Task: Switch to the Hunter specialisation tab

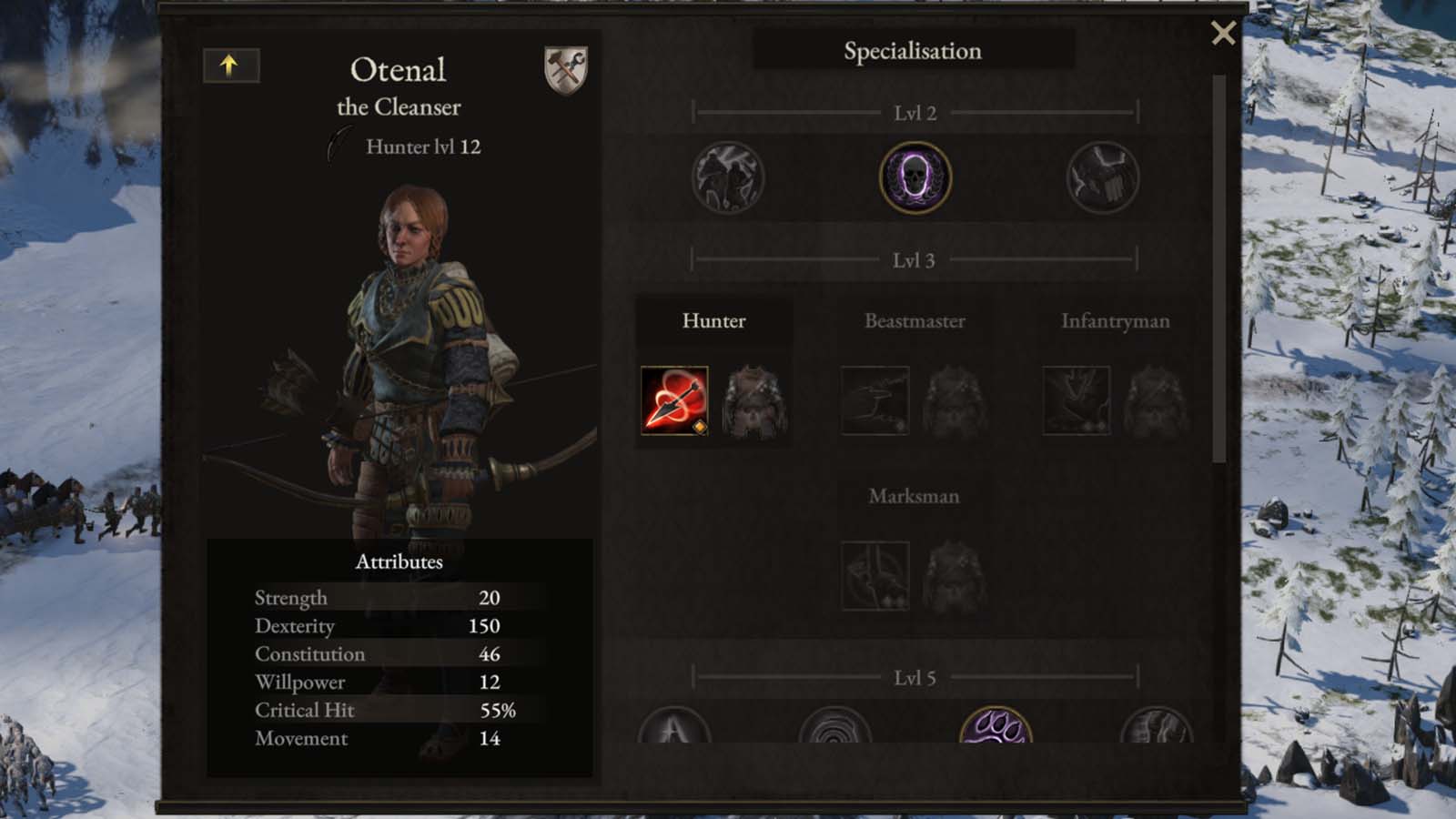Action: (714, 320)
